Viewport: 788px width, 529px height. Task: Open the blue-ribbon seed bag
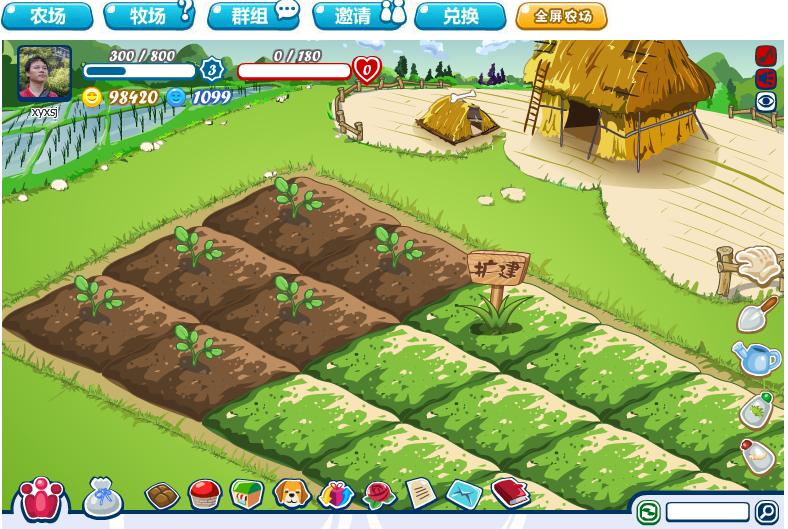102,497
